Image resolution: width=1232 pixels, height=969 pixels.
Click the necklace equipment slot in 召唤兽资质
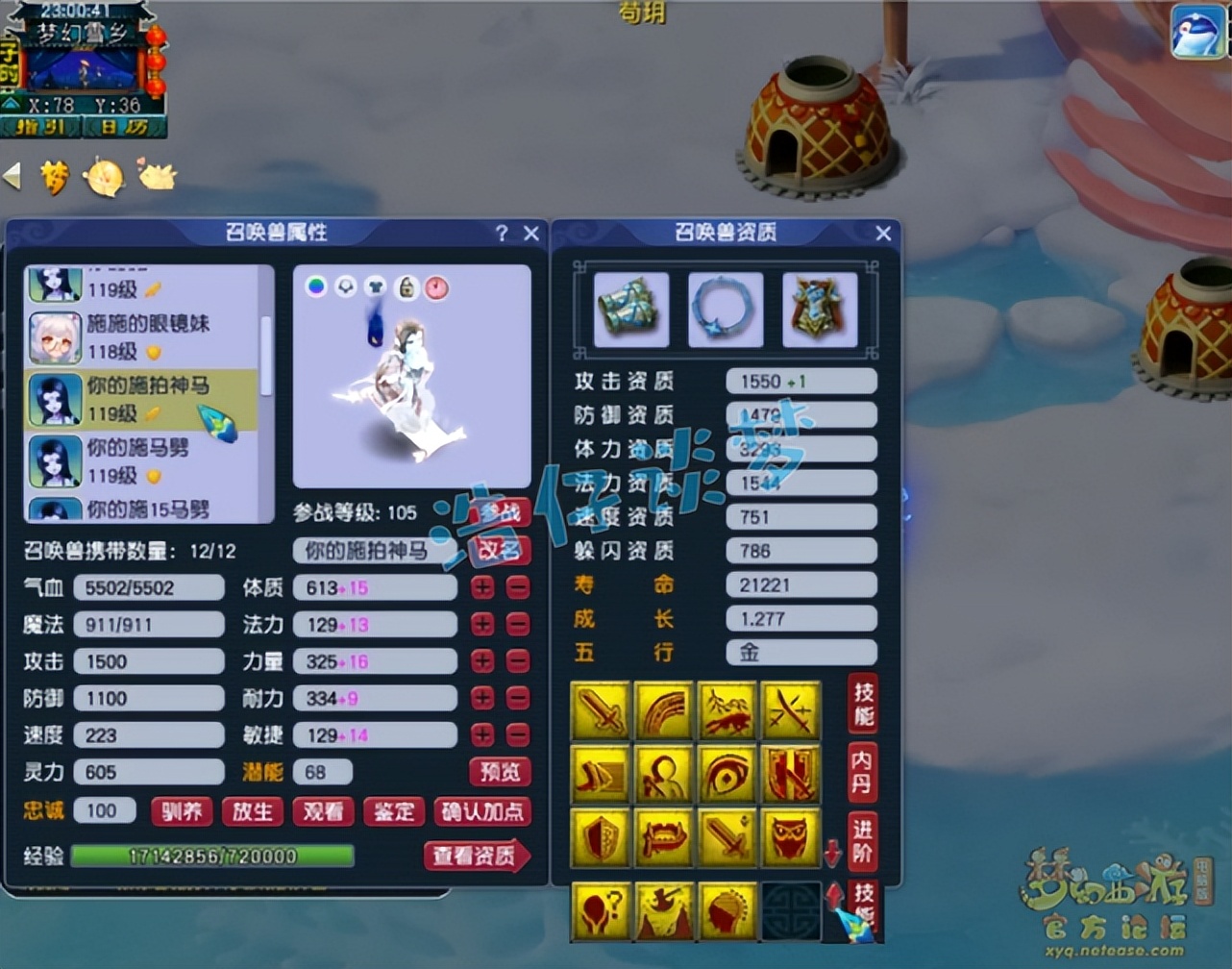[726, 310]
